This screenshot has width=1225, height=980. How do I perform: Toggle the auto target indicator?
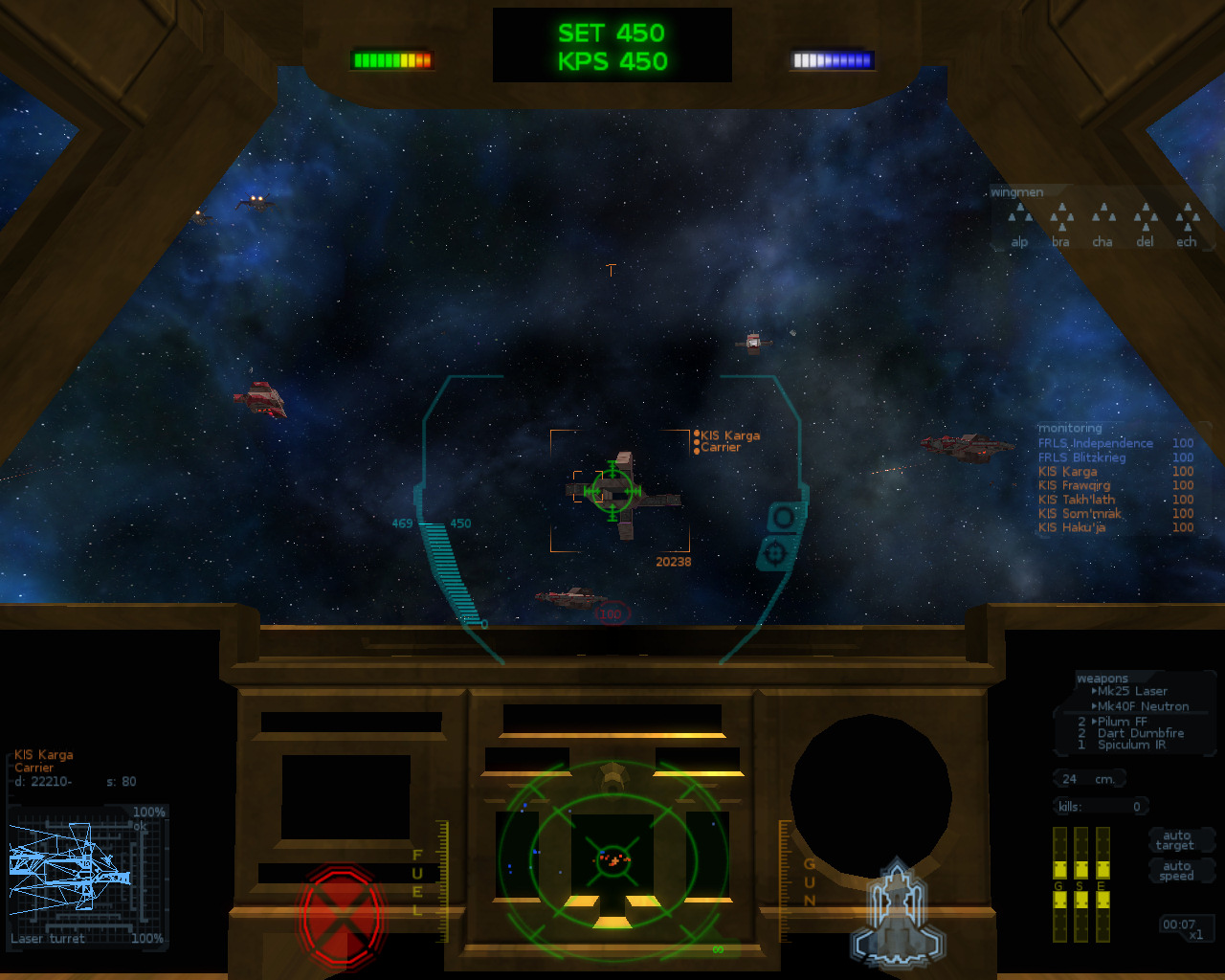coord(1175,840)
